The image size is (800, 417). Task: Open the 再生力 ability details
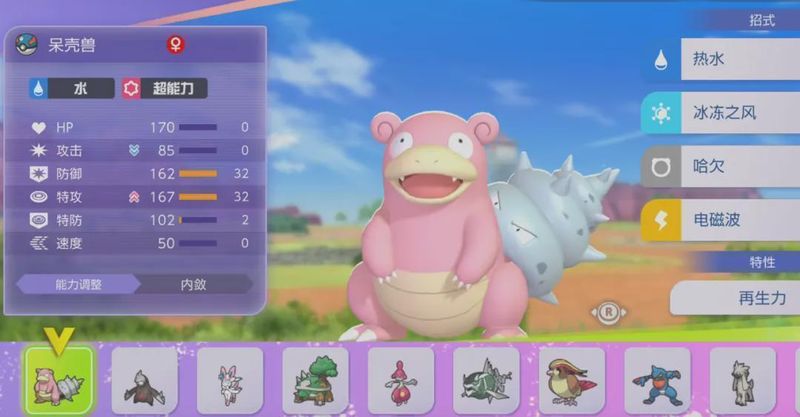click(x=735, y=298)
